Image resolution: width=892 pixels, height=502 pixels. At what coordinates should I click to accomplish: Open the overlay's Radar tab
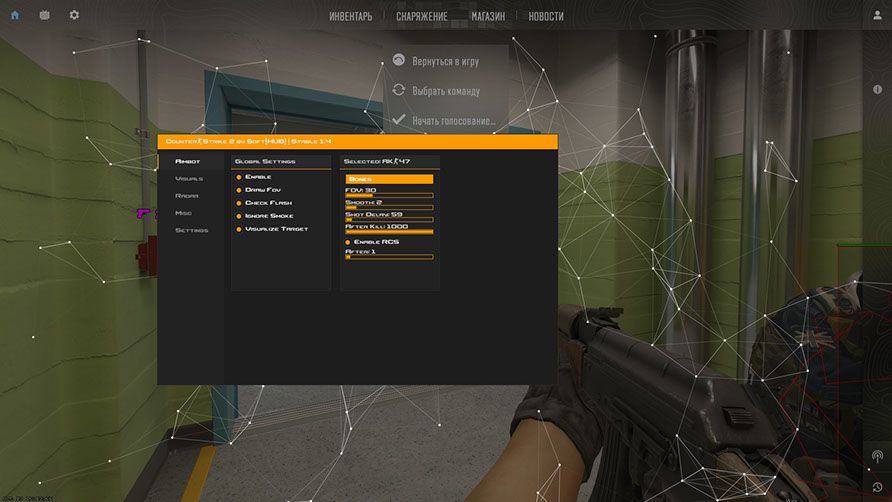(x=186, y=196)
